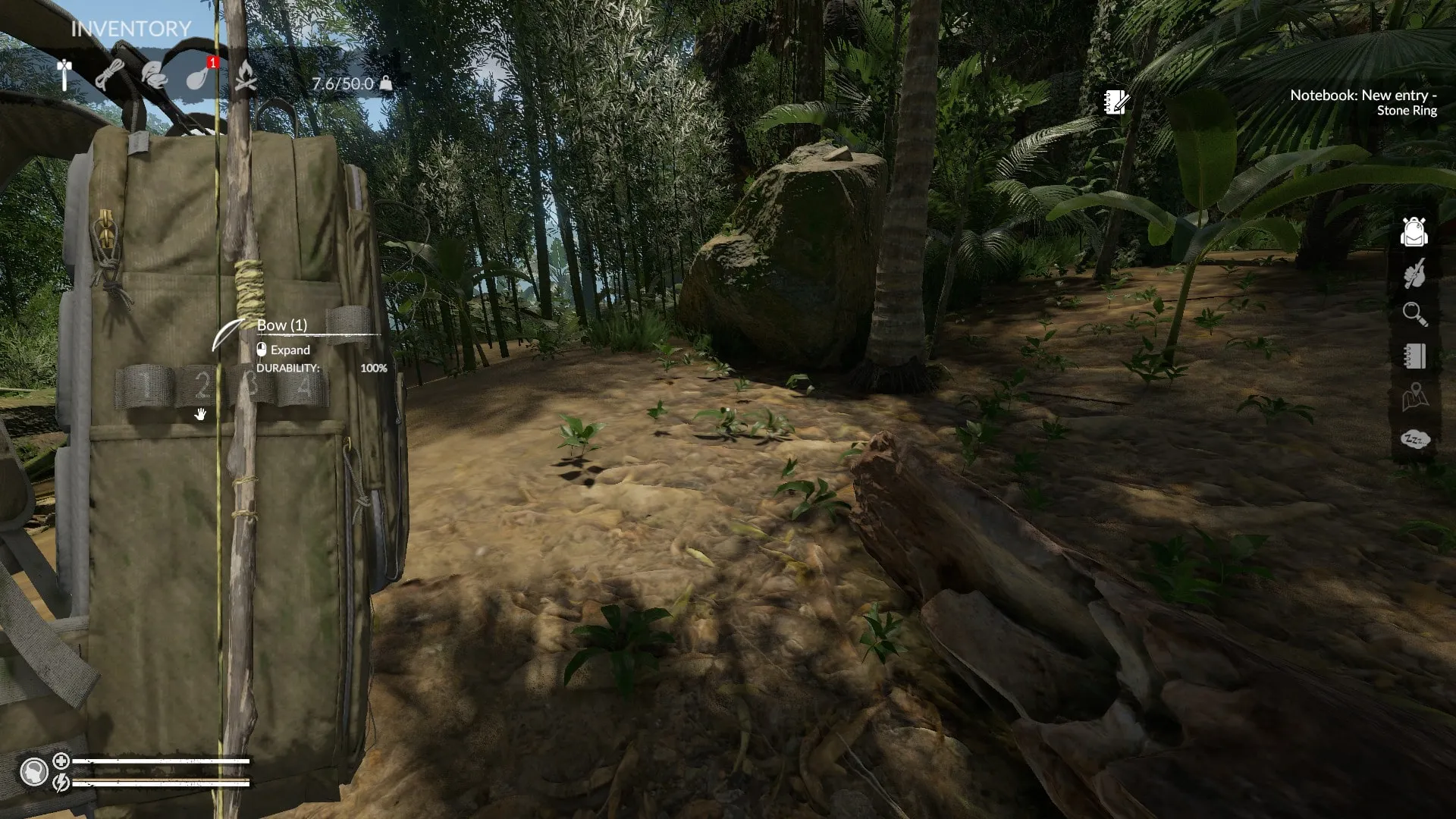Viewport: 1456px width, 819px height.
Task: Open the rope materials backpack tab
Action: point(110,76)
